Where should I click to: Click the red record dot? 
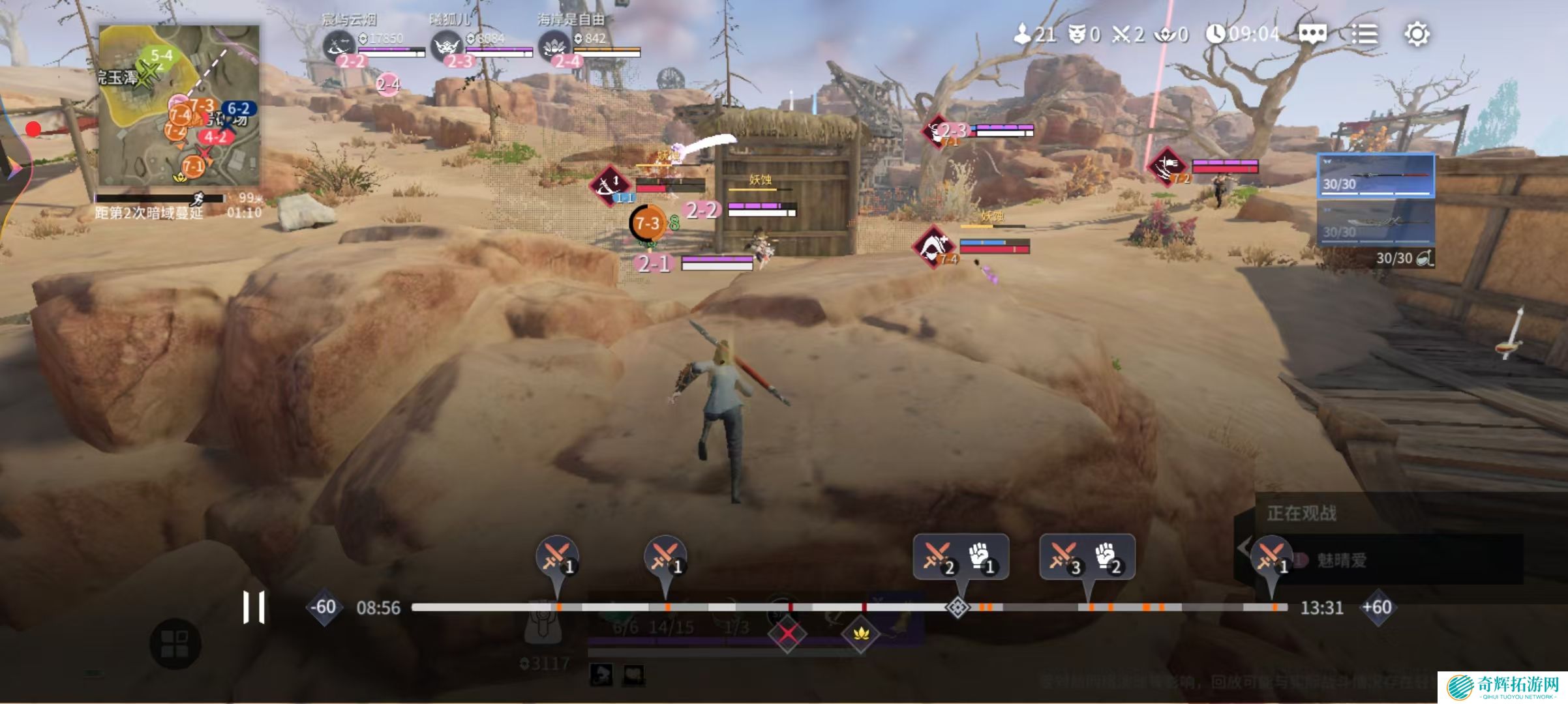click(x=33, y=129)
